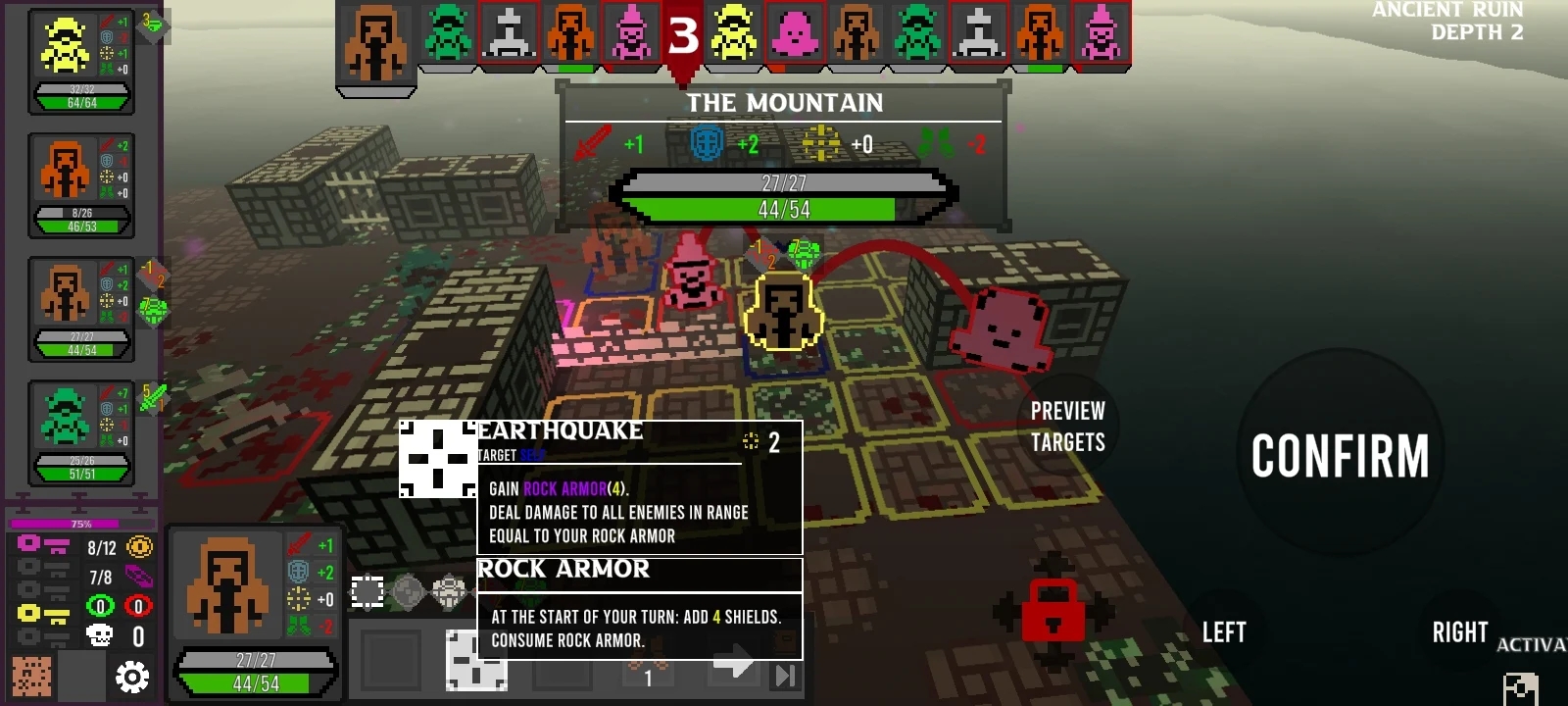Select the yellow hooded party member portrait

coord(65,47)
